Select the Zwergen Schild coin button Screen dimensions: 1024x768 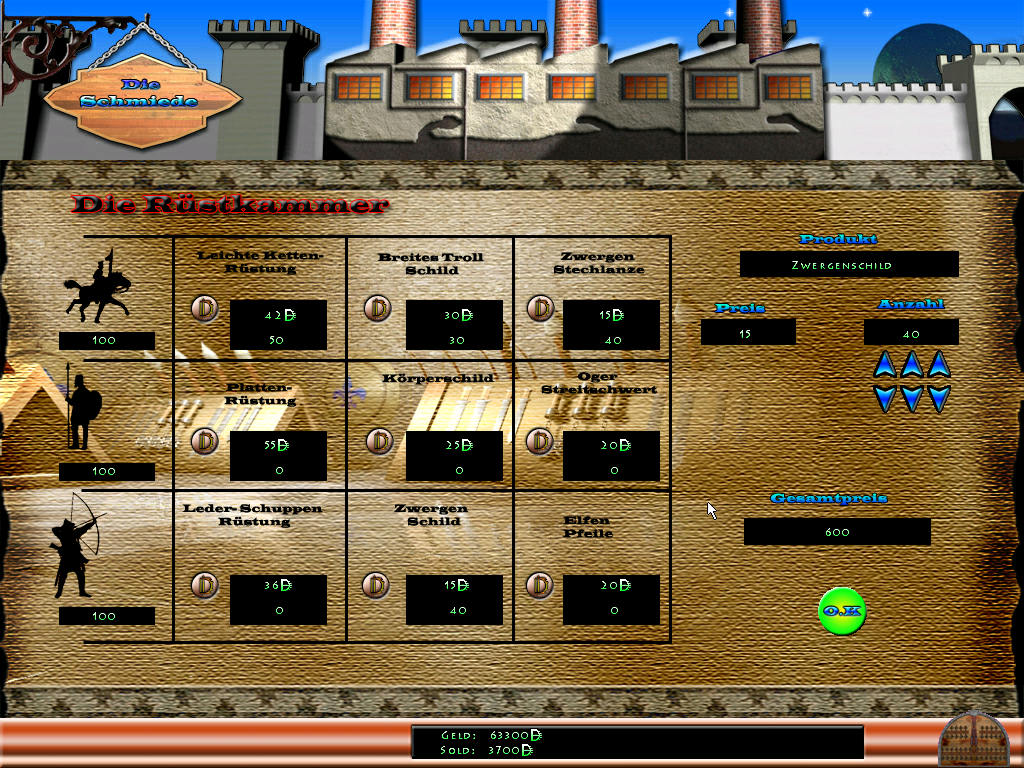(376, 585)
